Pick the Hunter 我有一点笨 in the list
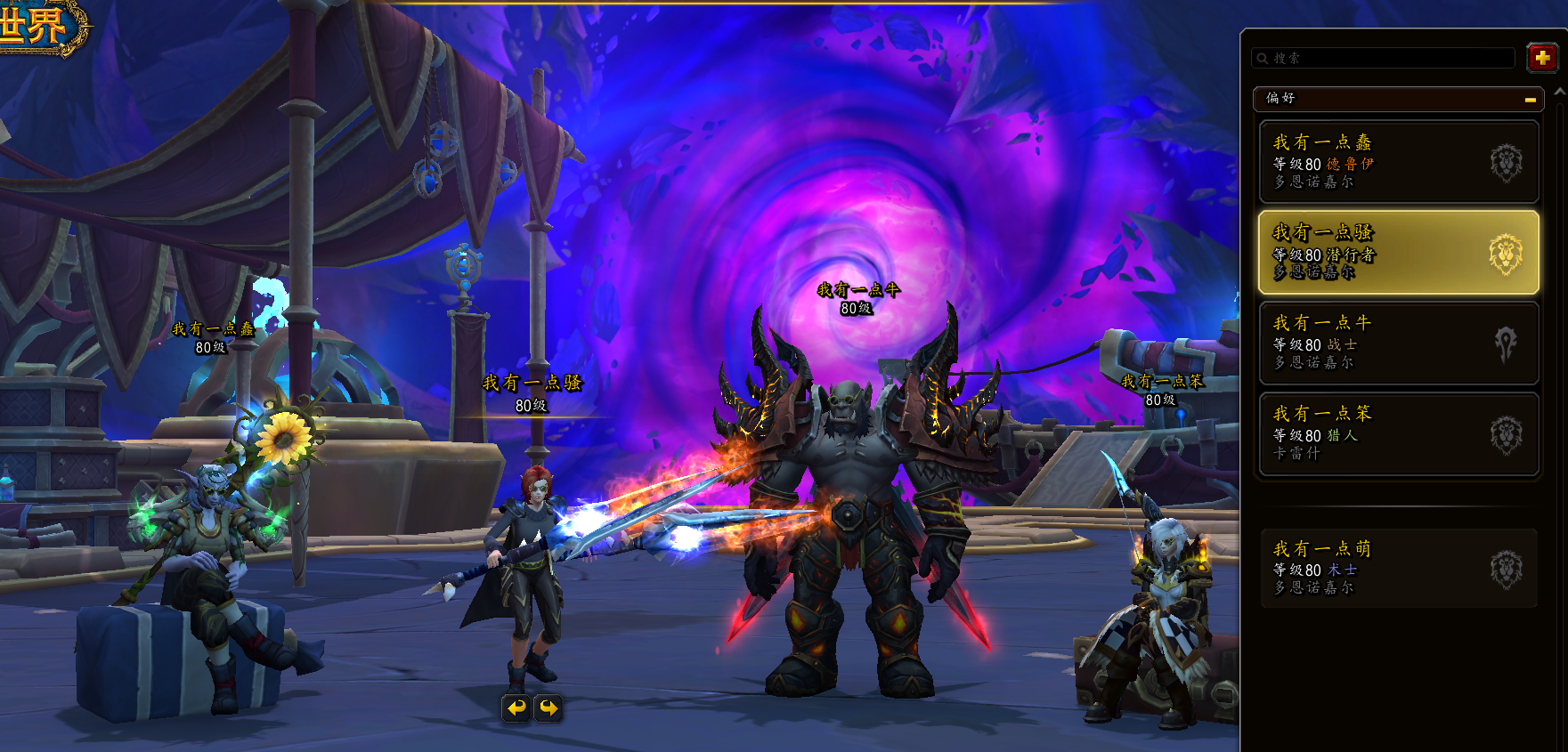 coord(1398,433)
